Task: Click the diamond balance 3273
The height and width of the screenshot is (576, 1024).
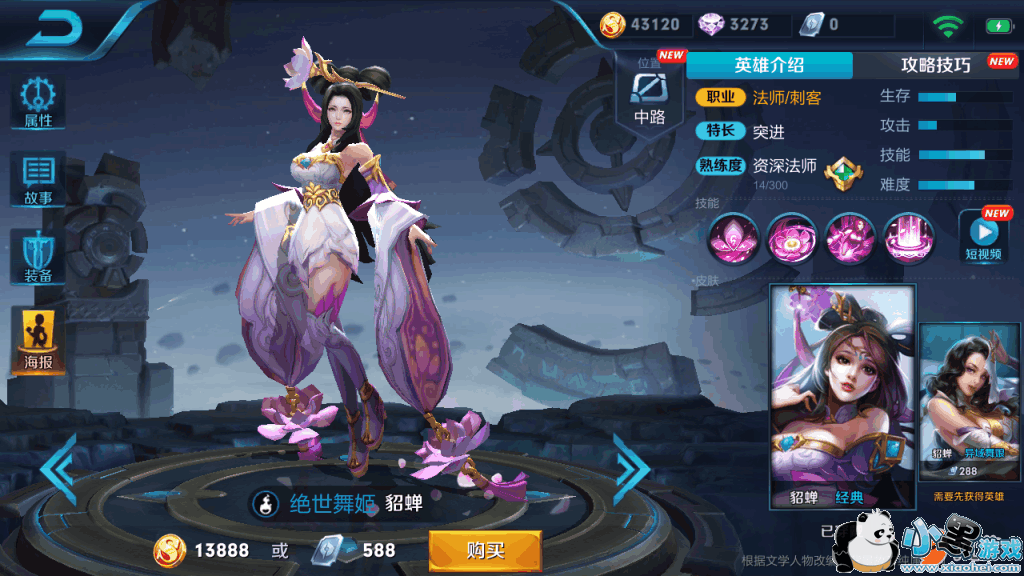Action: (x=733, y=24)
